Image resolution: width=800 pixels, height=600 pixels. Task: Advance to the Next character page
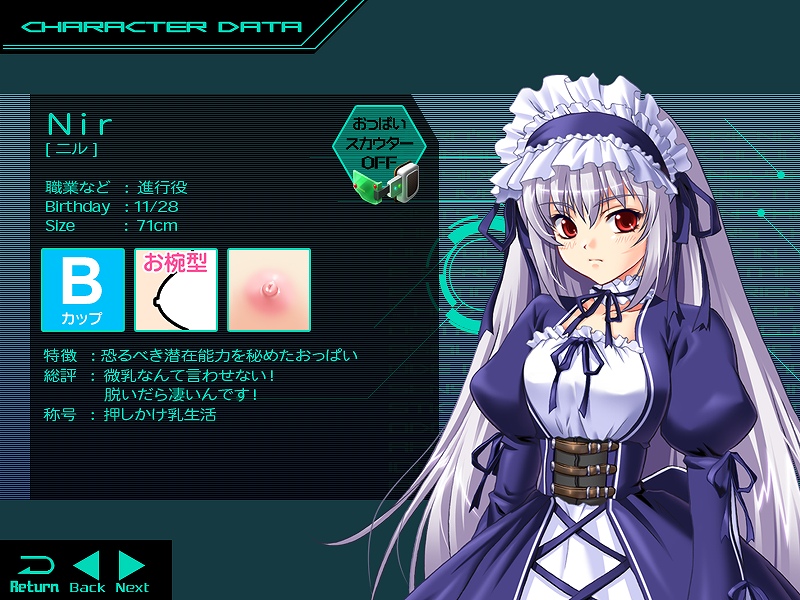click(132, 572)
